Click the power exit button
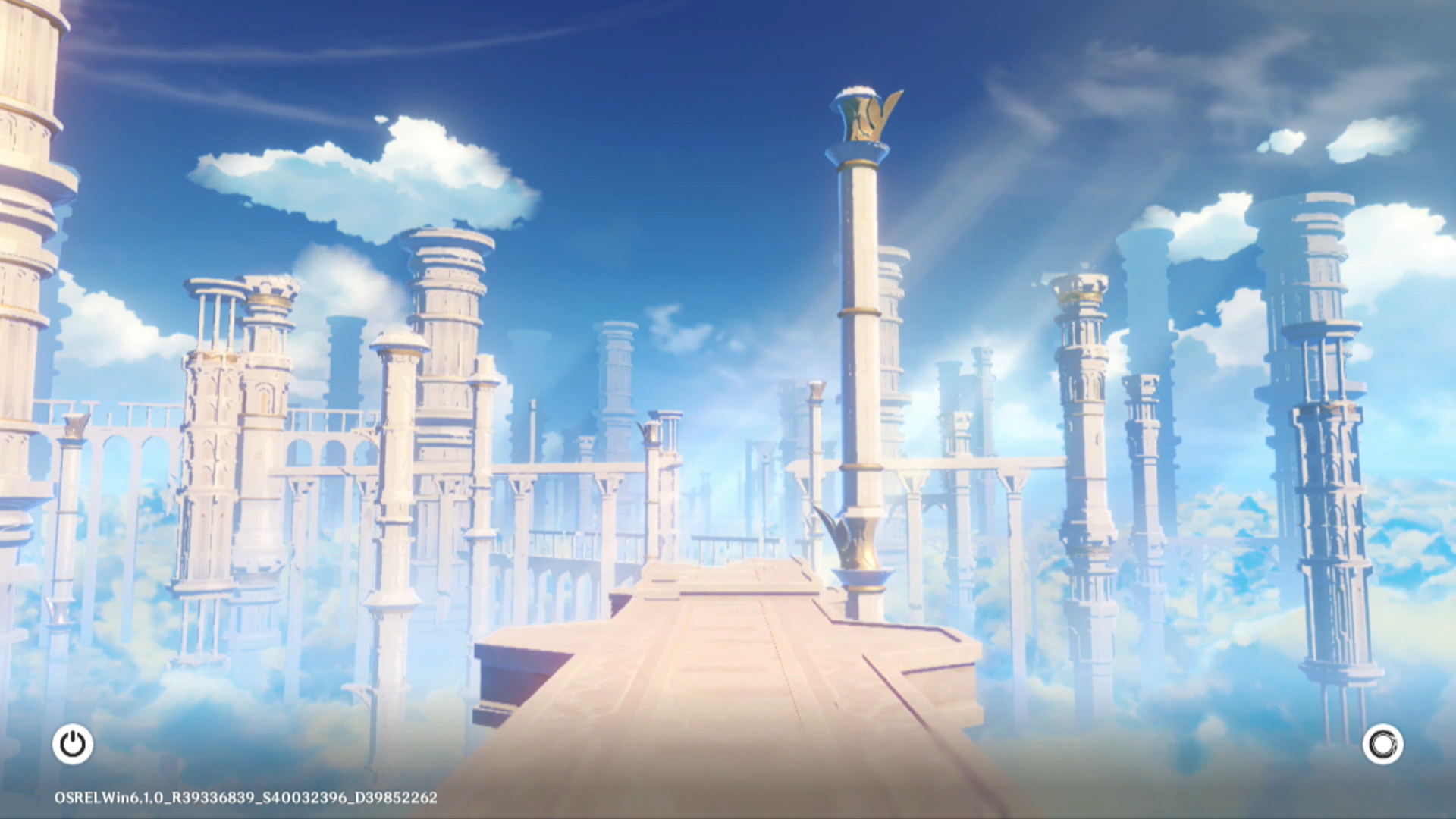The width and height of the screenshot is (1456, 819). [73, 744]
